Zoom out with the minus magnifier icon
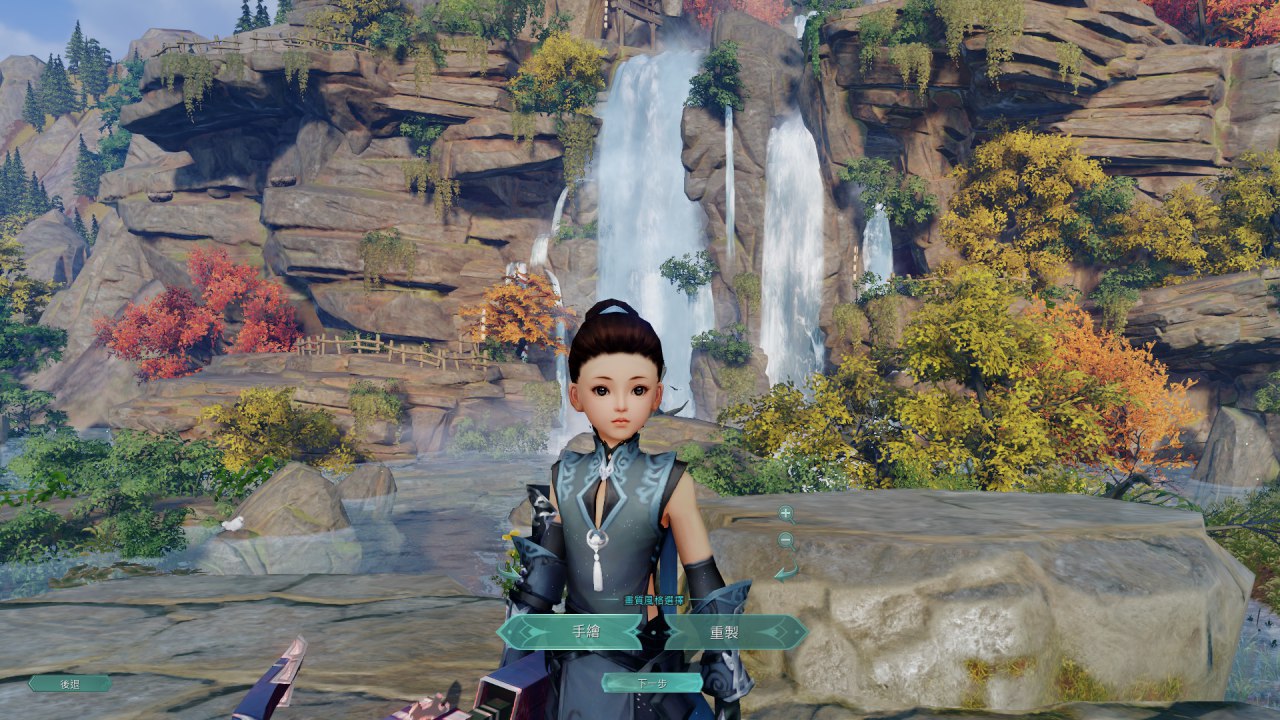The height and width of the screenshot is (720, 1280). tap(786, 540)
